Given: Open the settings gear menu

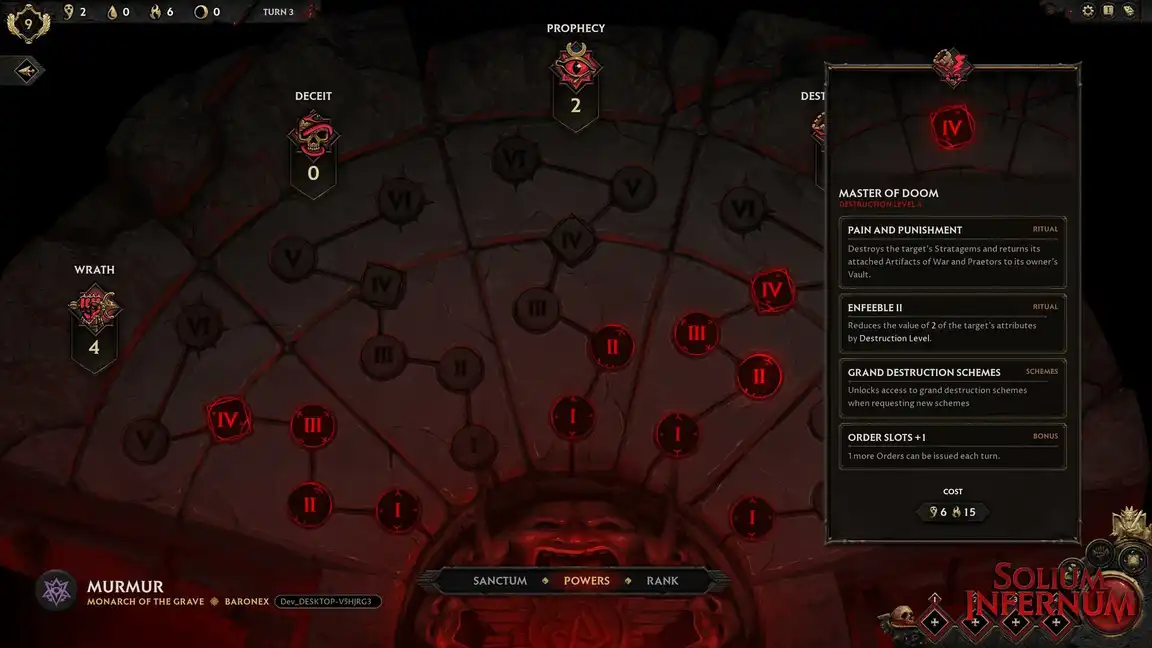Looking at the screenshot, I should tap(1088, 11).
